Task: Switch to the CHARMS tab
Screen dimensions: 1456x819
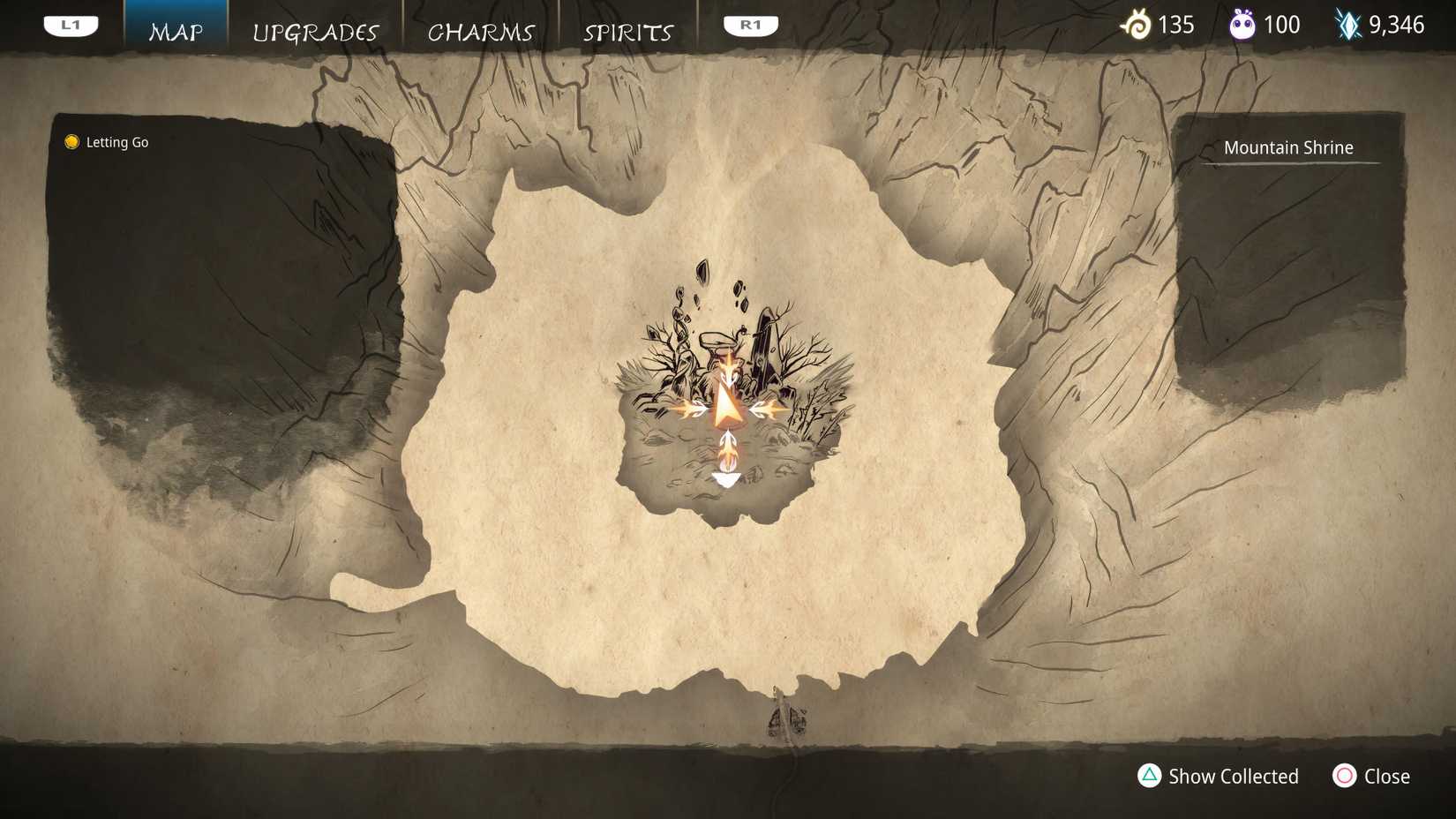Action: [481, 33]
